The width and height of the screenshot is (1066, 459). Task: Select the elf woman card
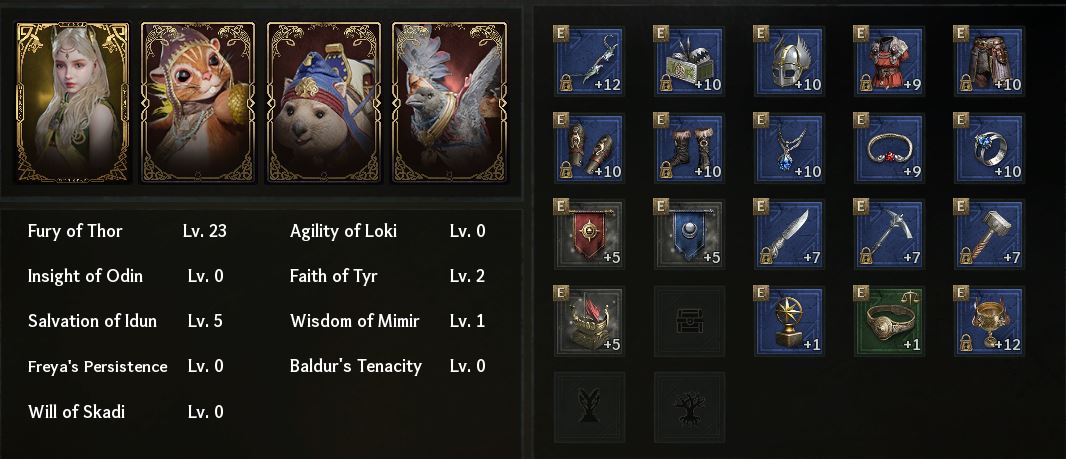tap(72, 102)
